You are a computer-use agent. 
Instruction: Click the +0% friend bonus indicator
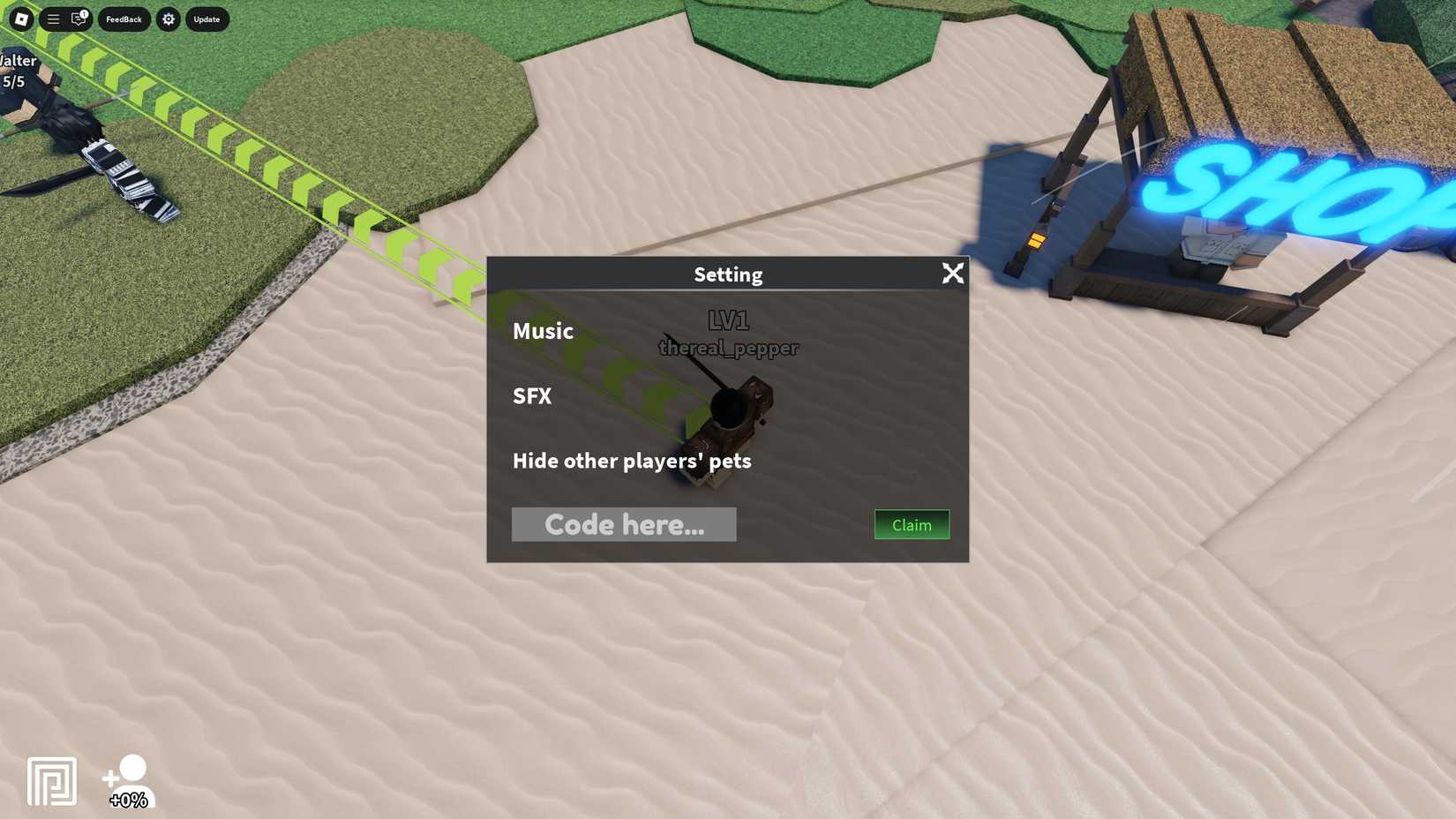[x=127, y=800]
